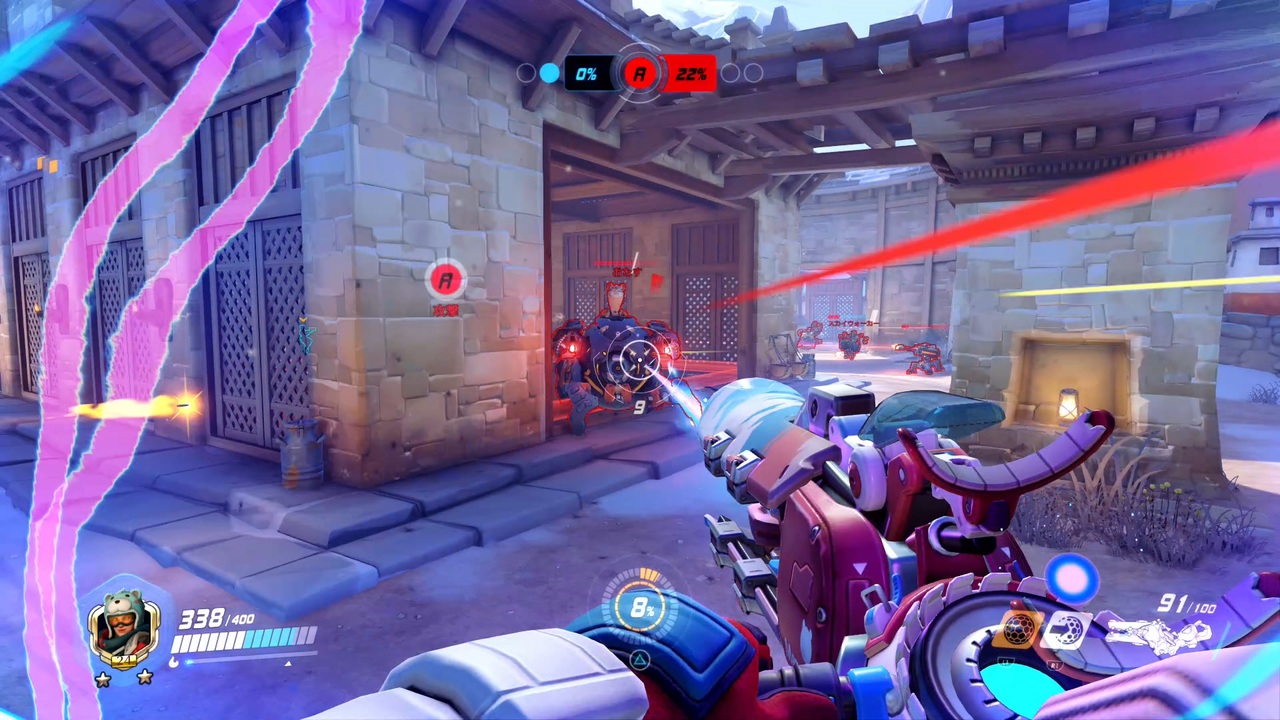The height and width of the screenshot is (720, 1280).
Task: Click the crescent moon icon under the health bar
Action: coord(174,662)
